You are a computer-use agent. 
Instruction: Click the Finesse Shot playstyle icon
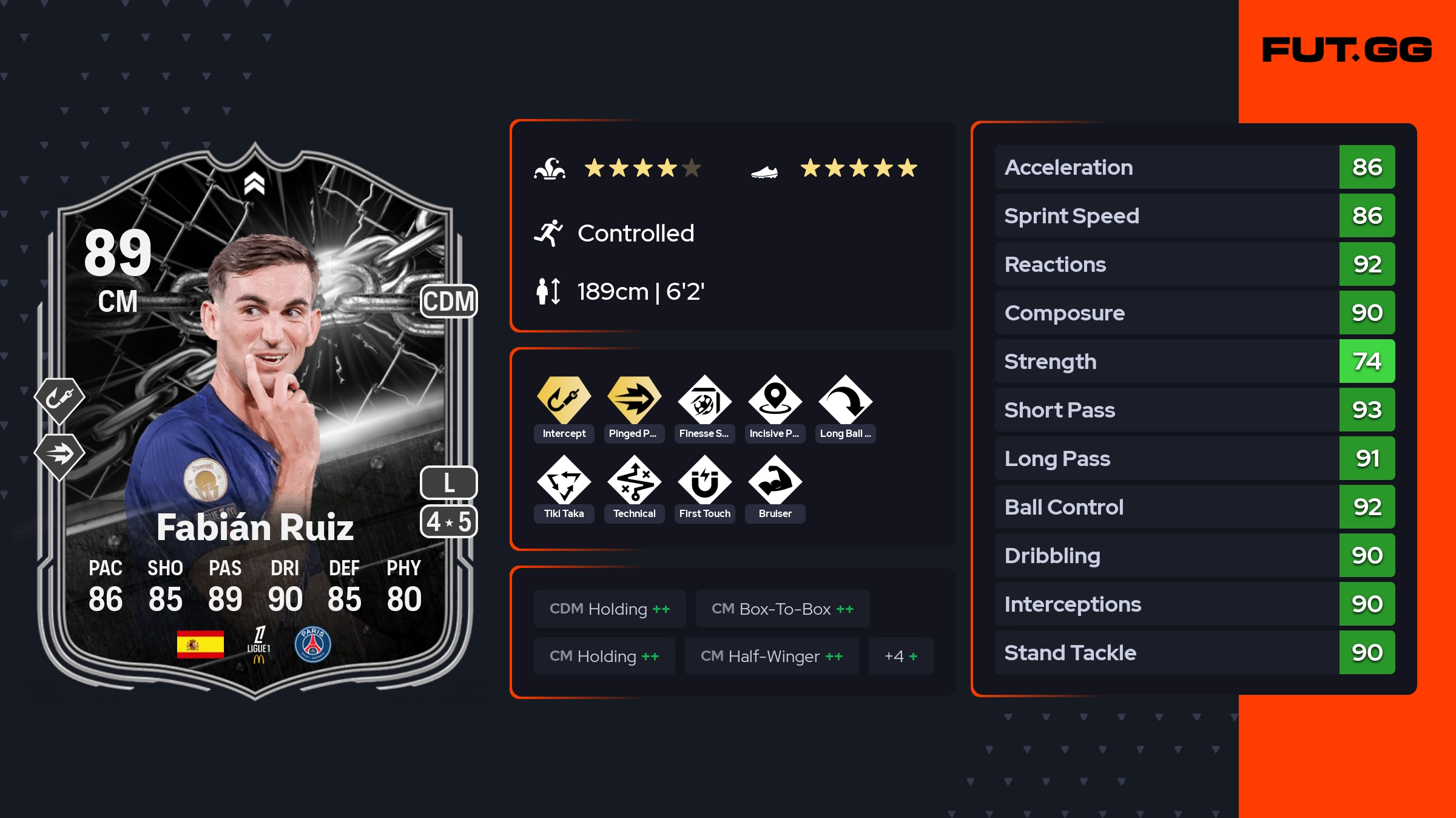[x=704, y=401]
